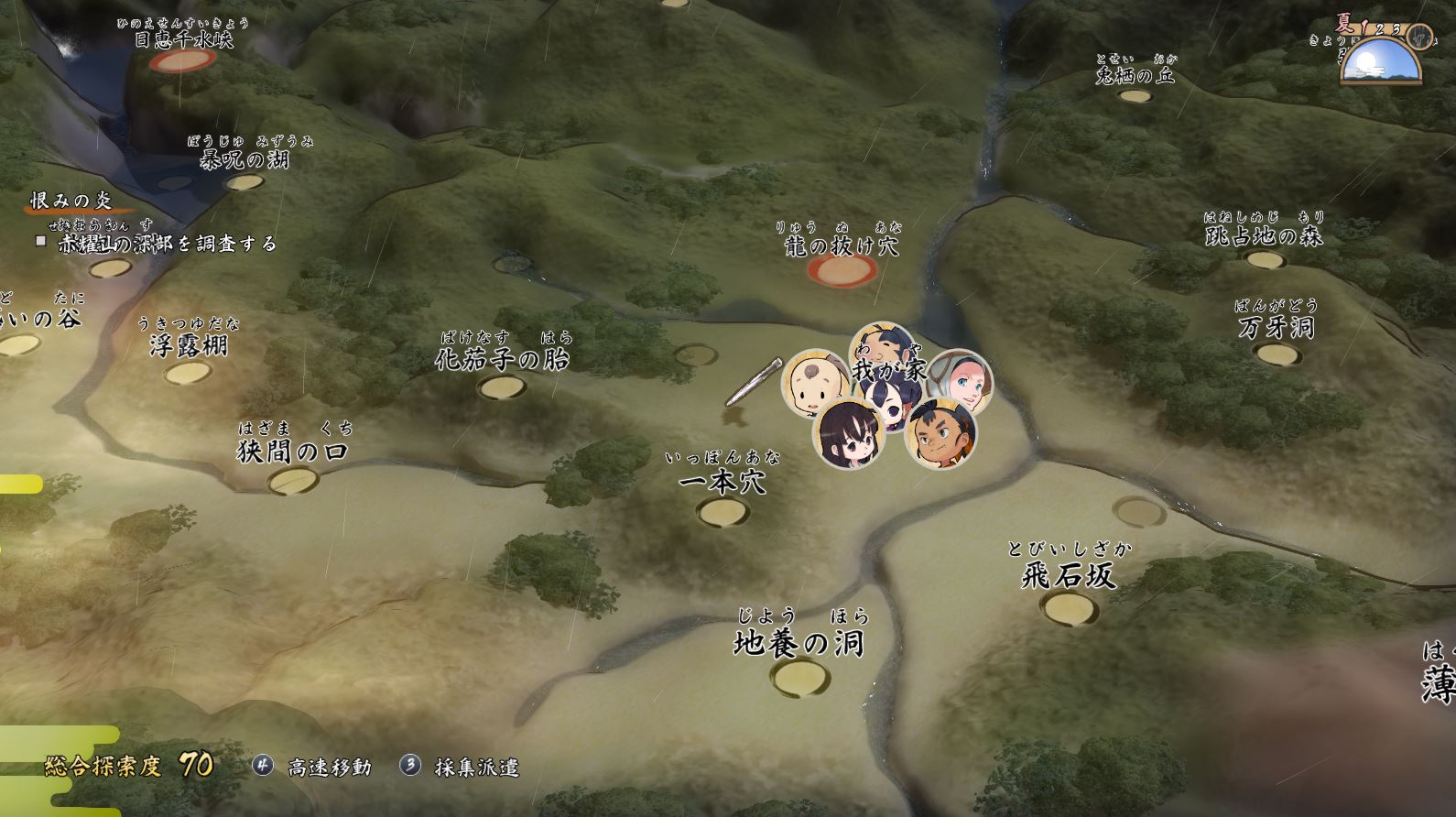Open 採集派遣 gathering dispatch
This screenshot has height=817, width=1456.
[461, 767]
